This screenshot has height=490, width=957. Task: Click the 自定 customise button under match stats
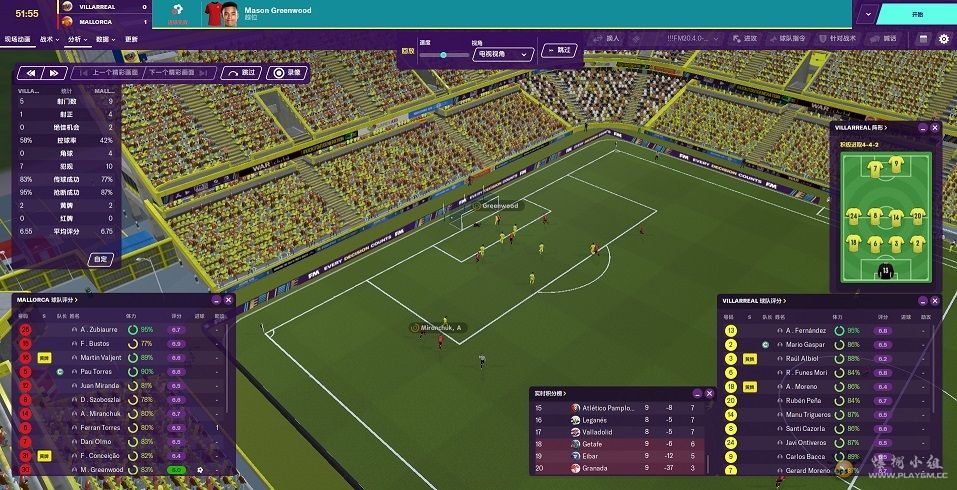100,259
